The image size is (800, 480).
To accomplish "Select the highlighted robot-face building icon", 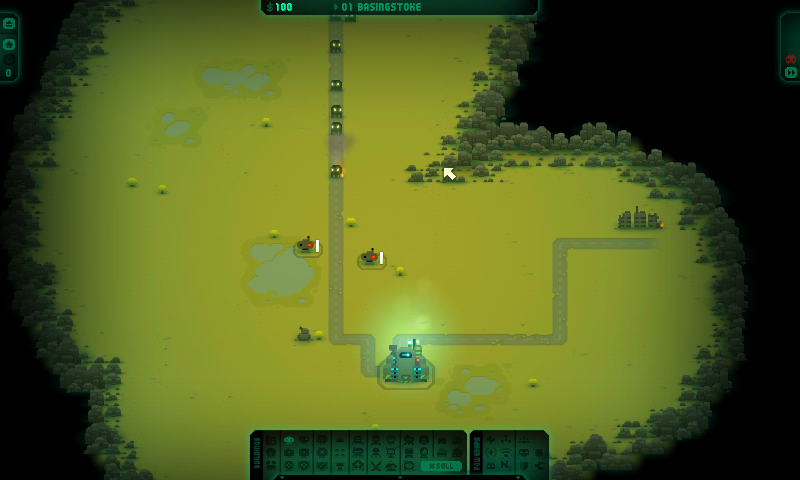I will tap(289, 440).
